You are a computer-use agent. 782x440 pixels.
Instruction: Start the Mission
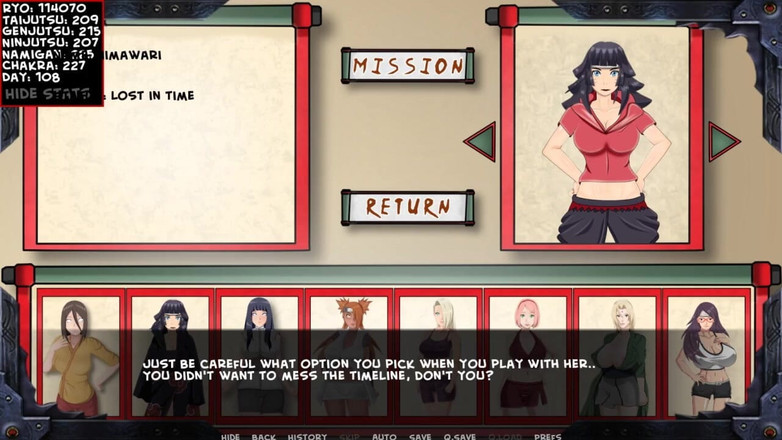coord(408,66)
